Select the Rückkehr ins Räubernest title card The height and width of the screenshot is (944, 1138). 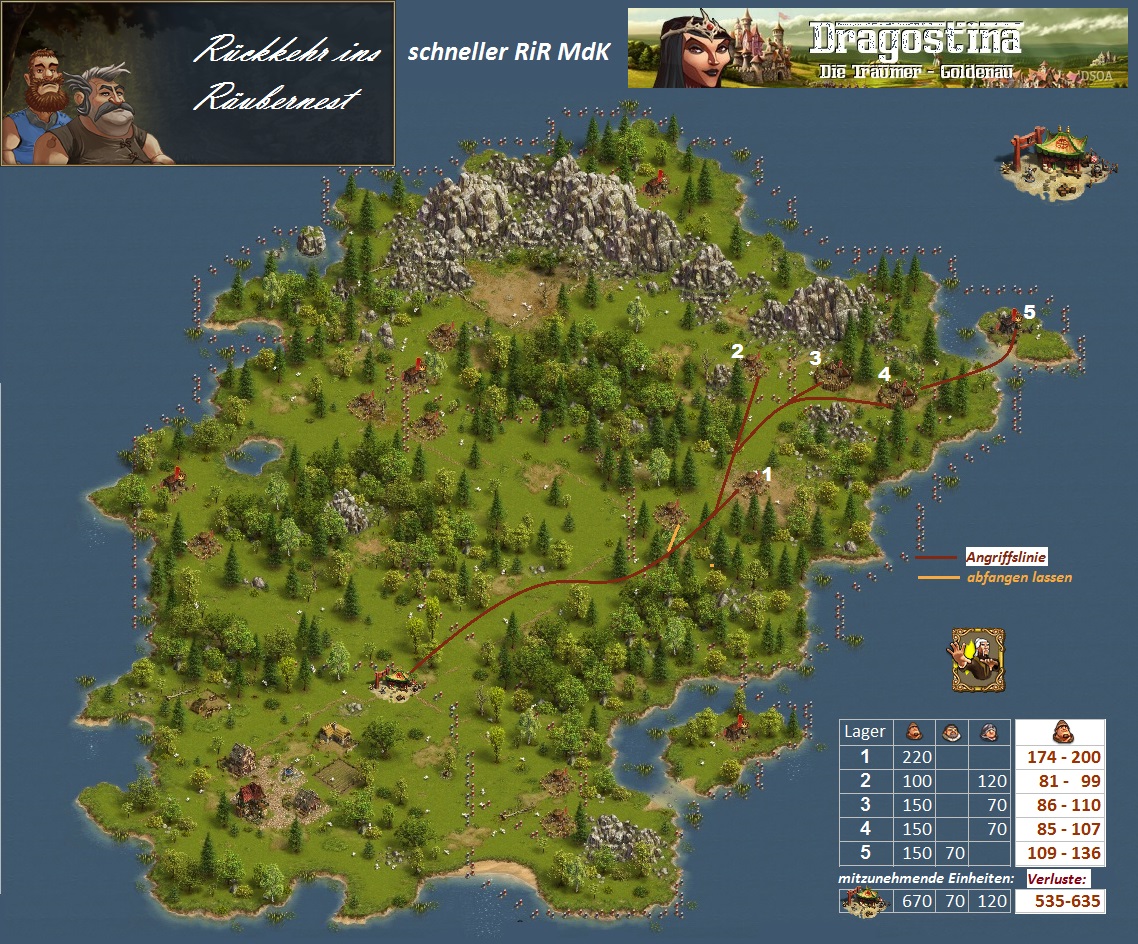pos(198,83)
